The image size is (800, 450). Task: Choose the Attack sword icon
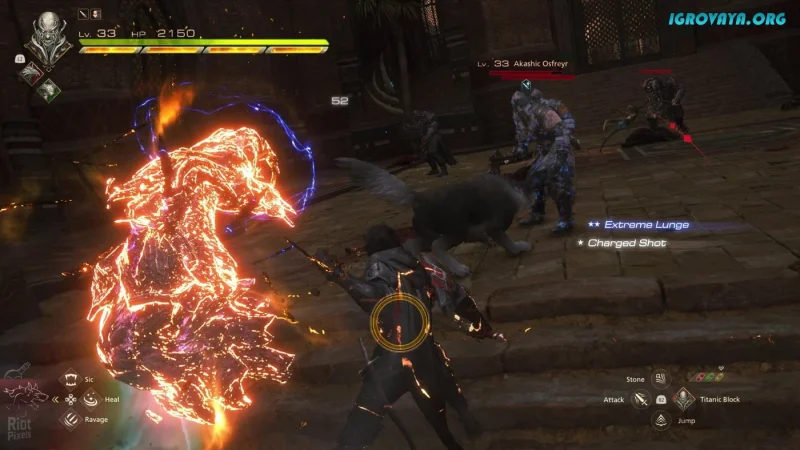click(x=641, y=399)
